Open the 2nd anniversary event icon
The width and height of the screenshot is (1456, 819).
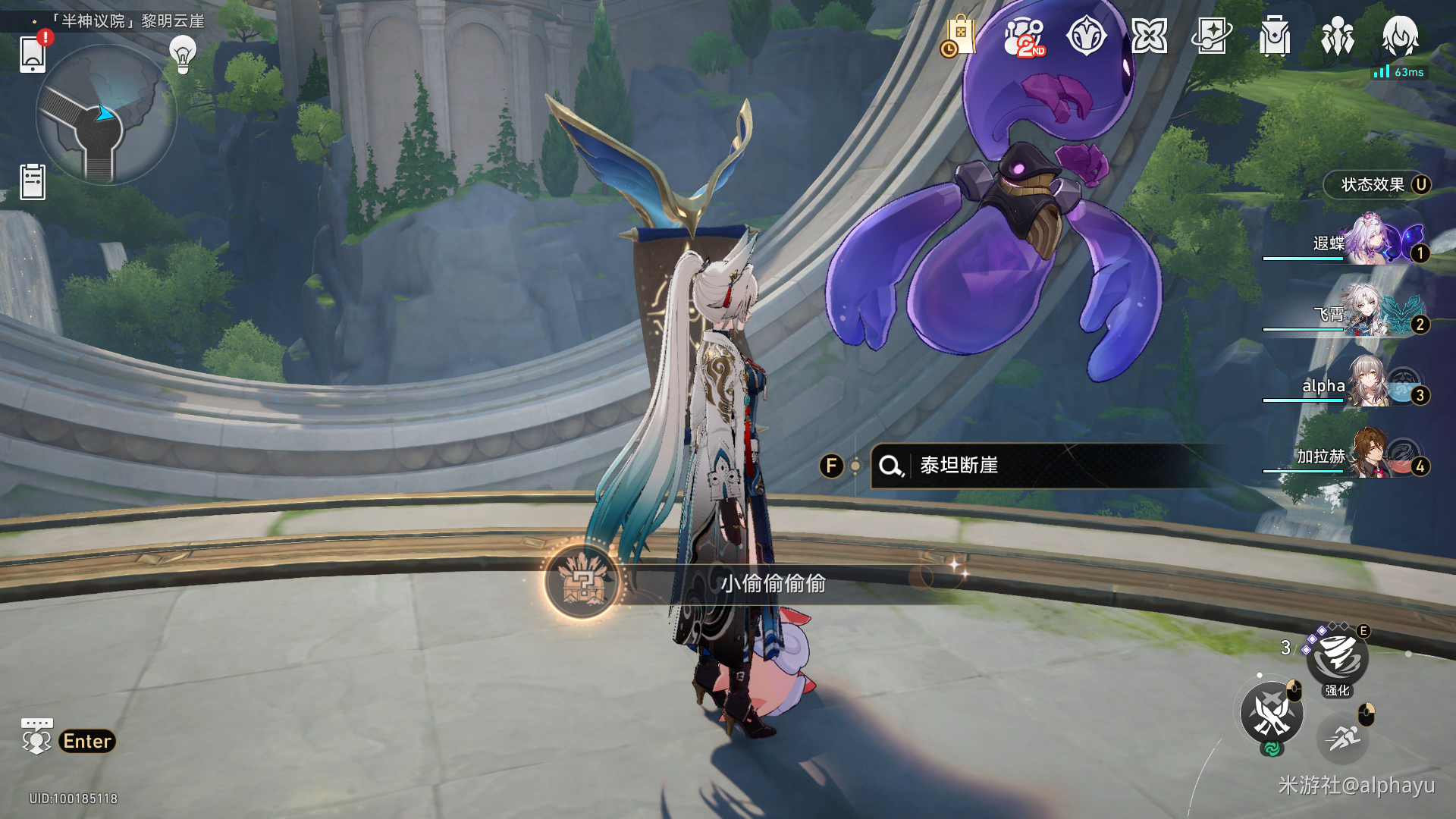pos(1024,36)
